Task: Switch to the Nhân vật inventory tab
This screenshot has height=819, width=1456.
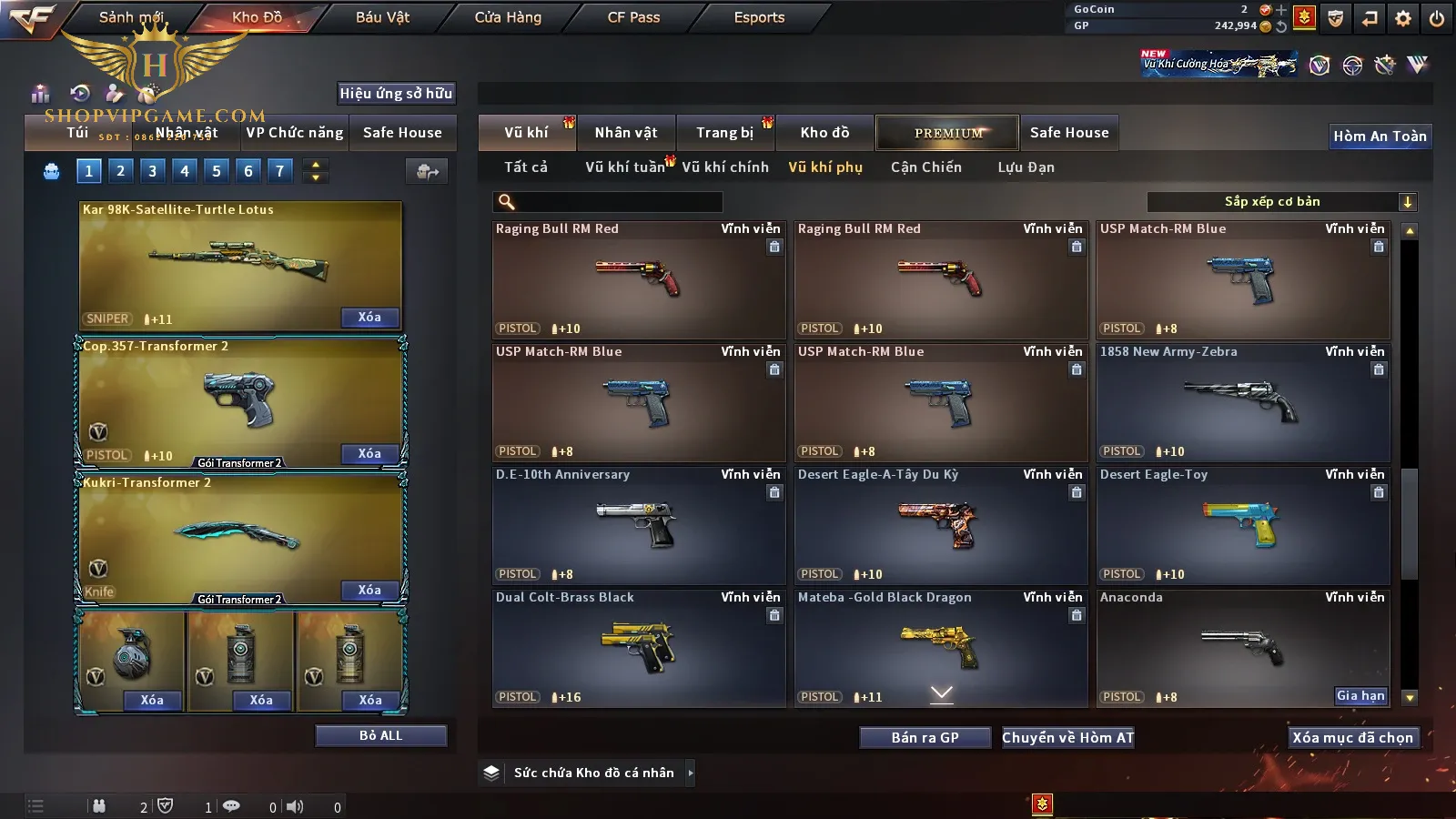Action: point(625,133)
